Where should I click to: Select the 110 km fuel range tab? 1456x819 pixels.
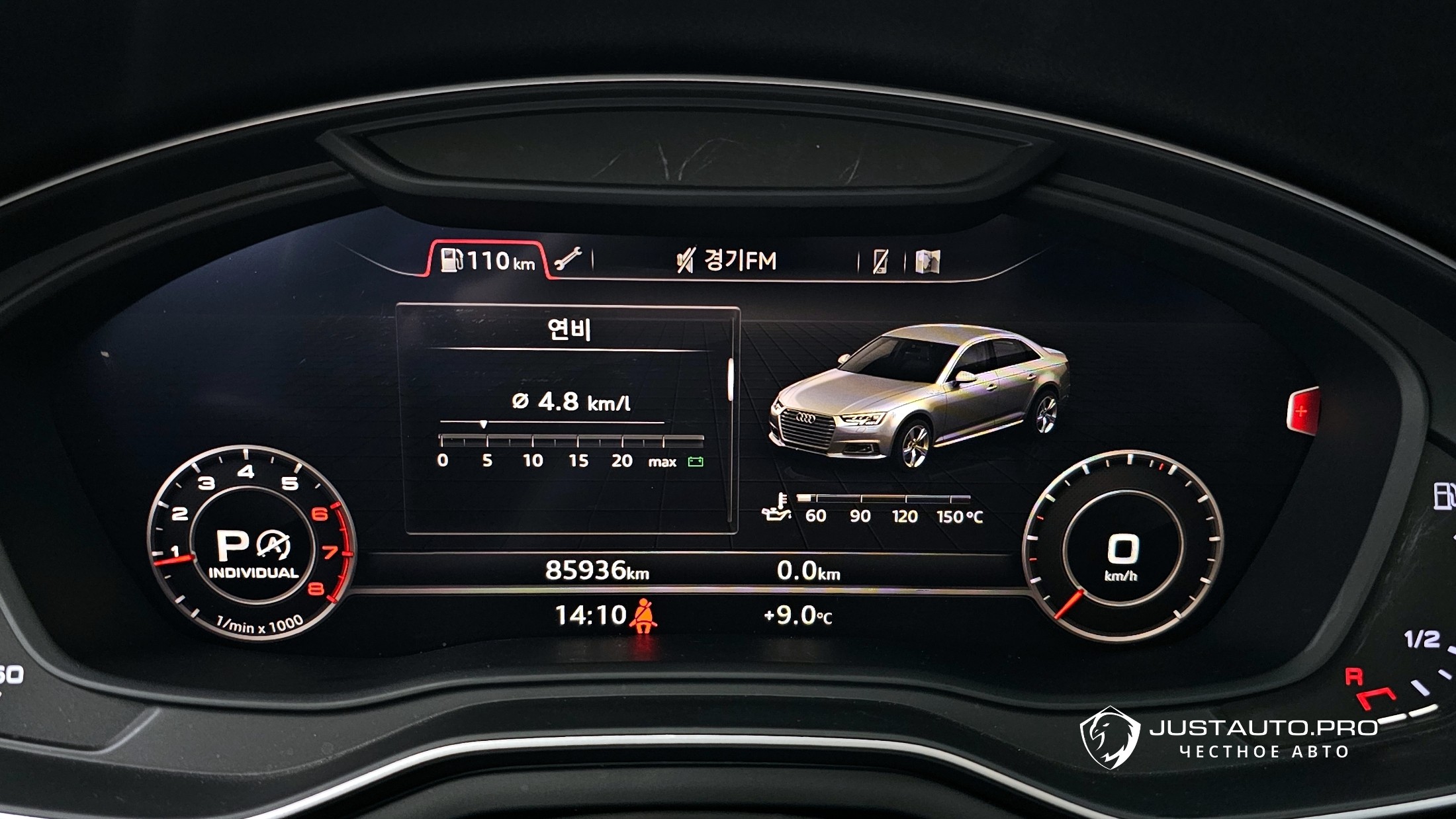tap(488, 260)
